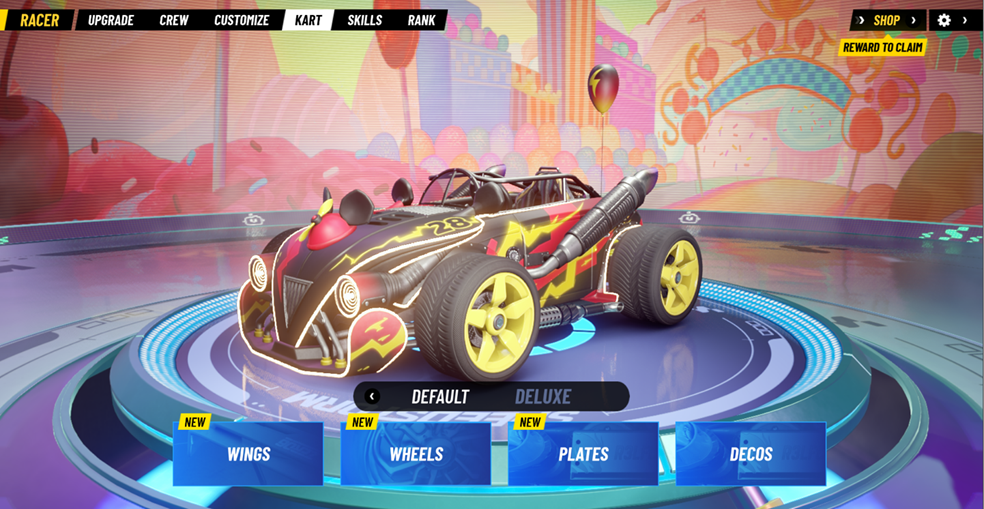
Task: Open settings with the gear icon
Action: pyautogui.click(x=944, y=20)
